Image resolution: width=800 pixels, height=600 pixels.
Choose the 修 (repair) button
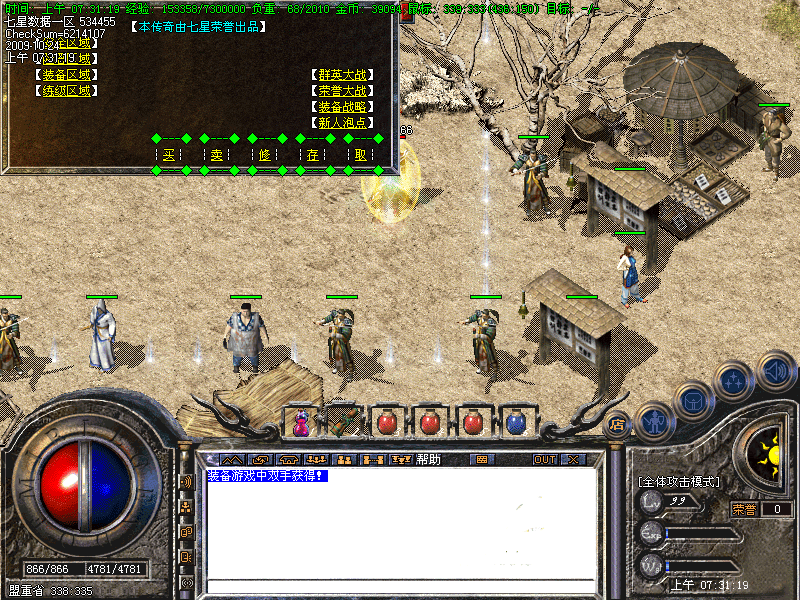point(265,155)
